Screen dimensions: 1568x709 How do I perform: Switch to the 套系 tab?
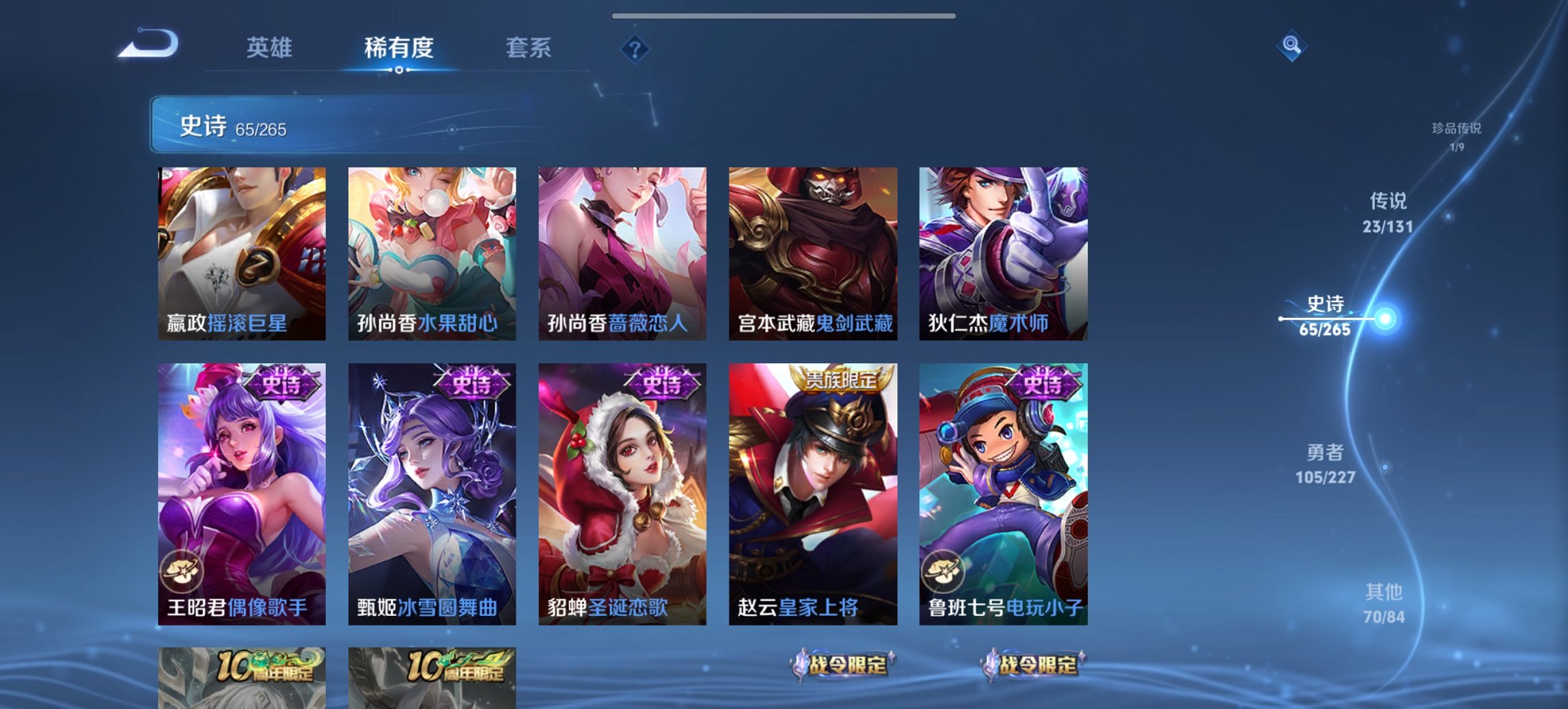coord(529,48)
